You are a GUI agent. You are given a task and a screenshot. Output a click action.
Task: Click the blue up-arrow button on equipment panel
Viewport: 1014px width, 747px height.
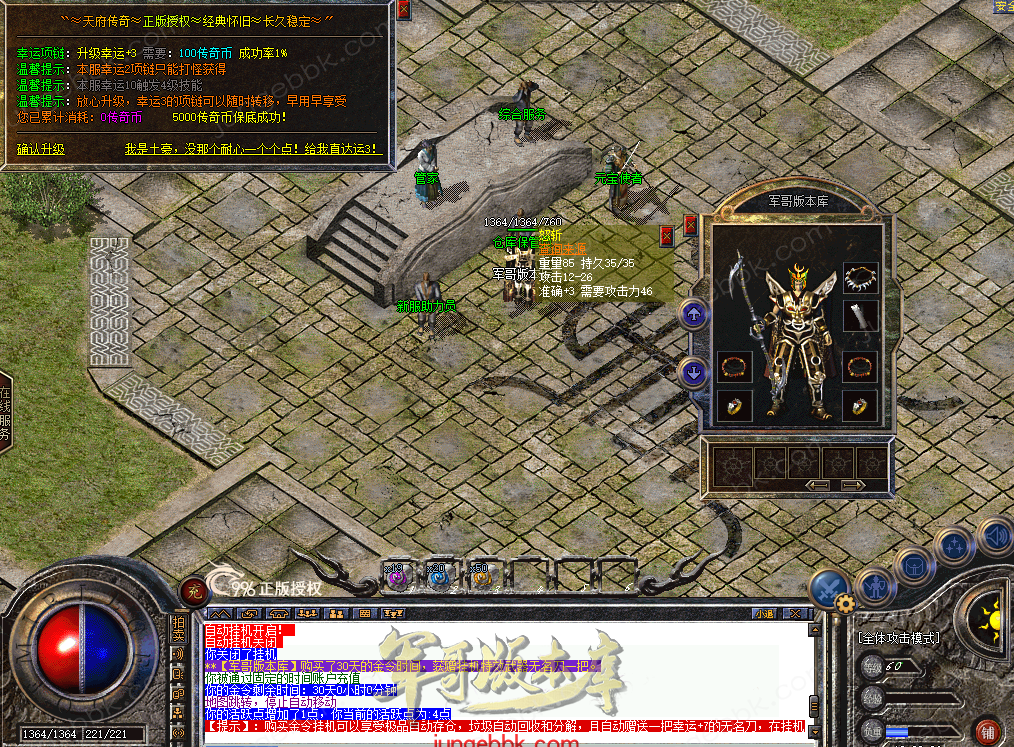[694, 314]
